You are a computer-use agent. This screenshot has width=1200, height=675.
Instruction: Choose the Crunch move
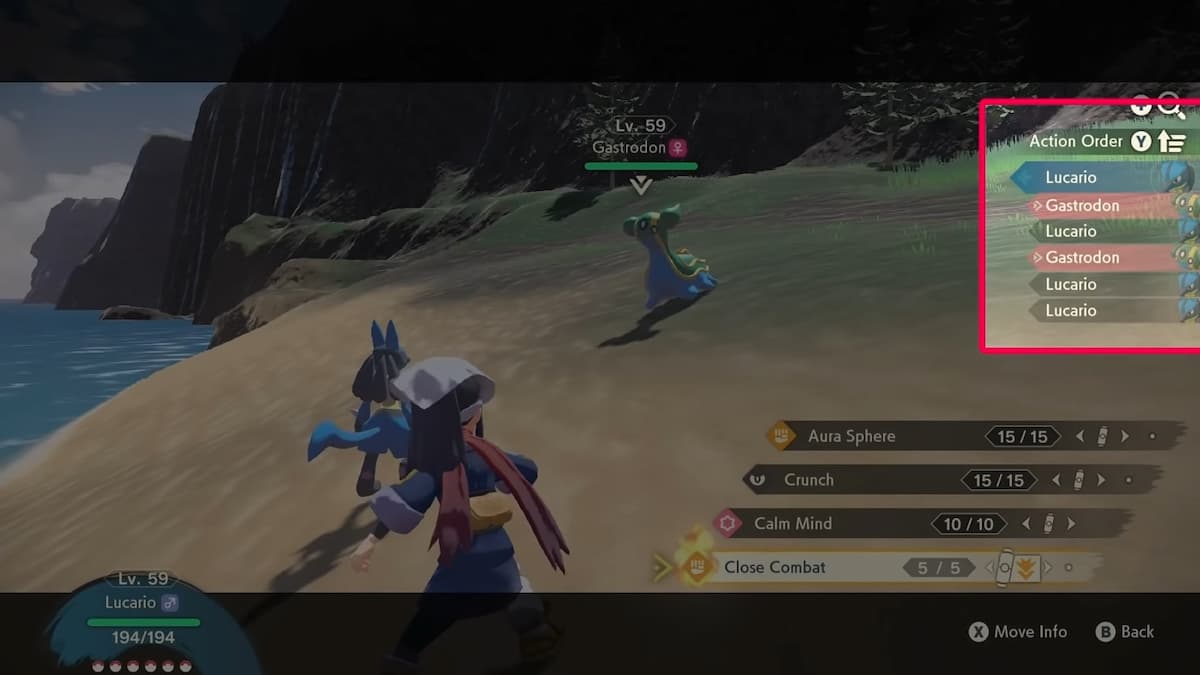pos(809,480)
